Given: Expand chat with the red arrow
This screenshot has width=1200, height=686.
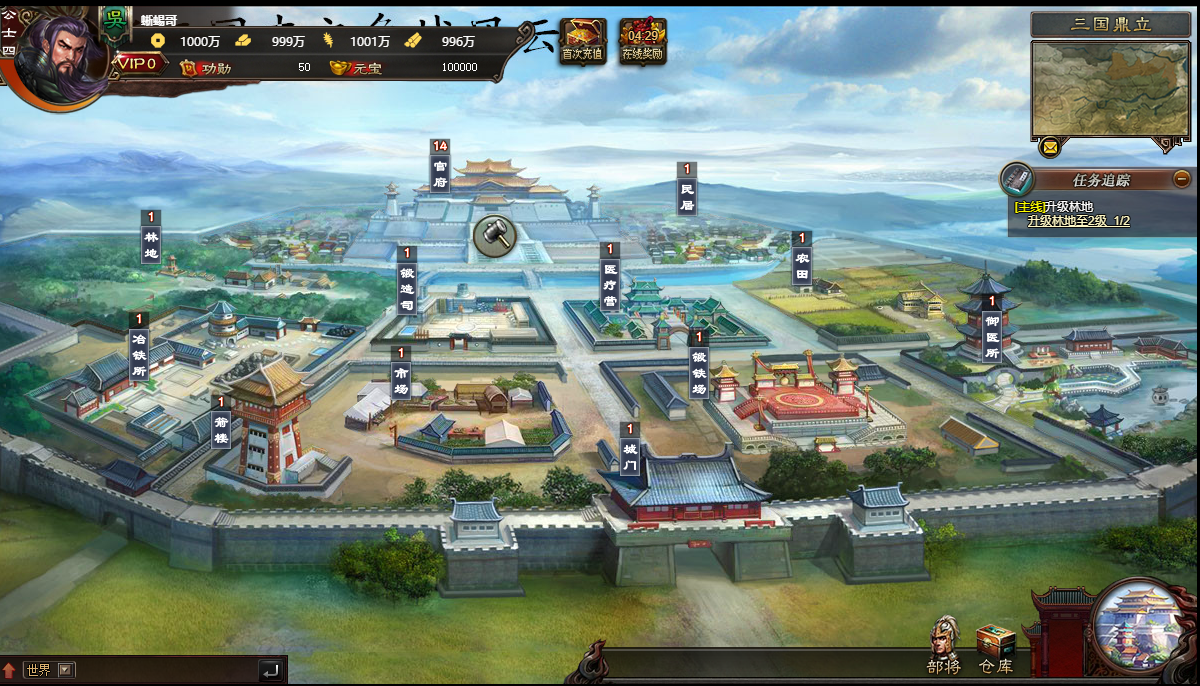Looking at the screenshot, I should (10, 670).
